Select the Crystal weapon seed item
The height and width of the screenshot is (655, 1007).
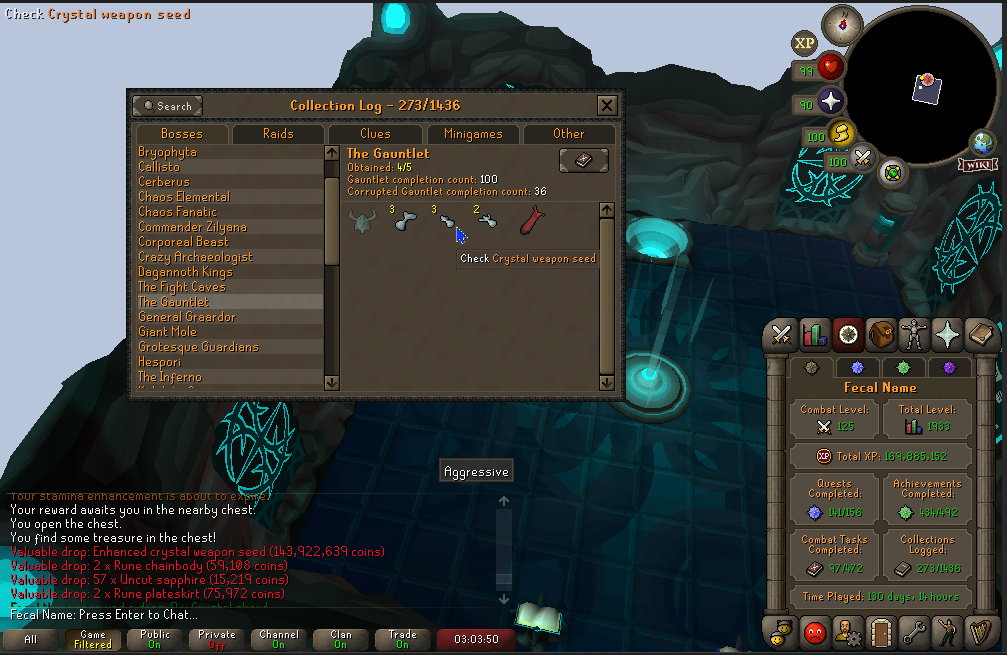pyautogui.click(x=447, y=223)
